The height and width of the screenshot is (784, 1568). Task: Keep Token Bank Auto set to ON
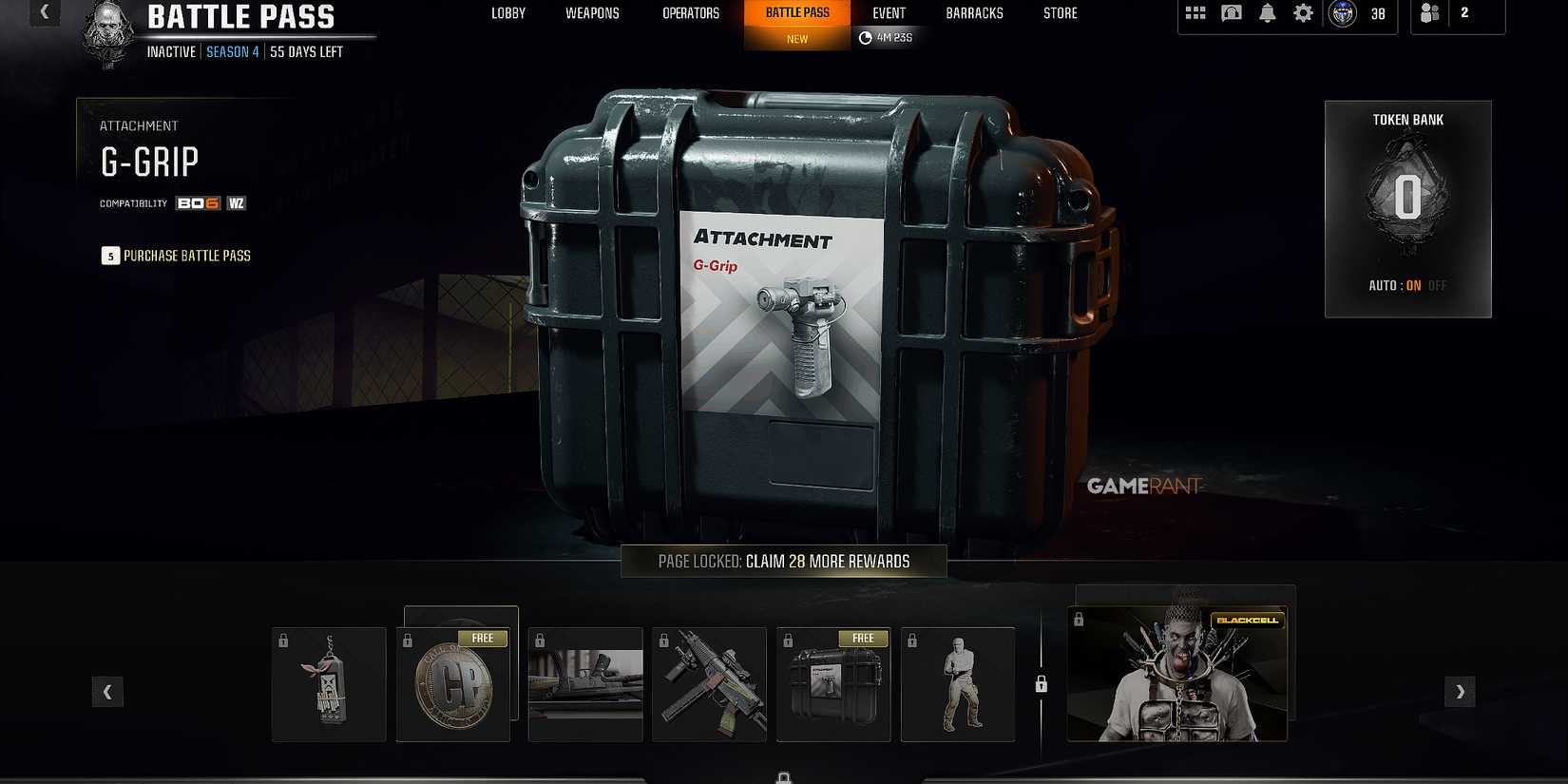pos(1413,284)
